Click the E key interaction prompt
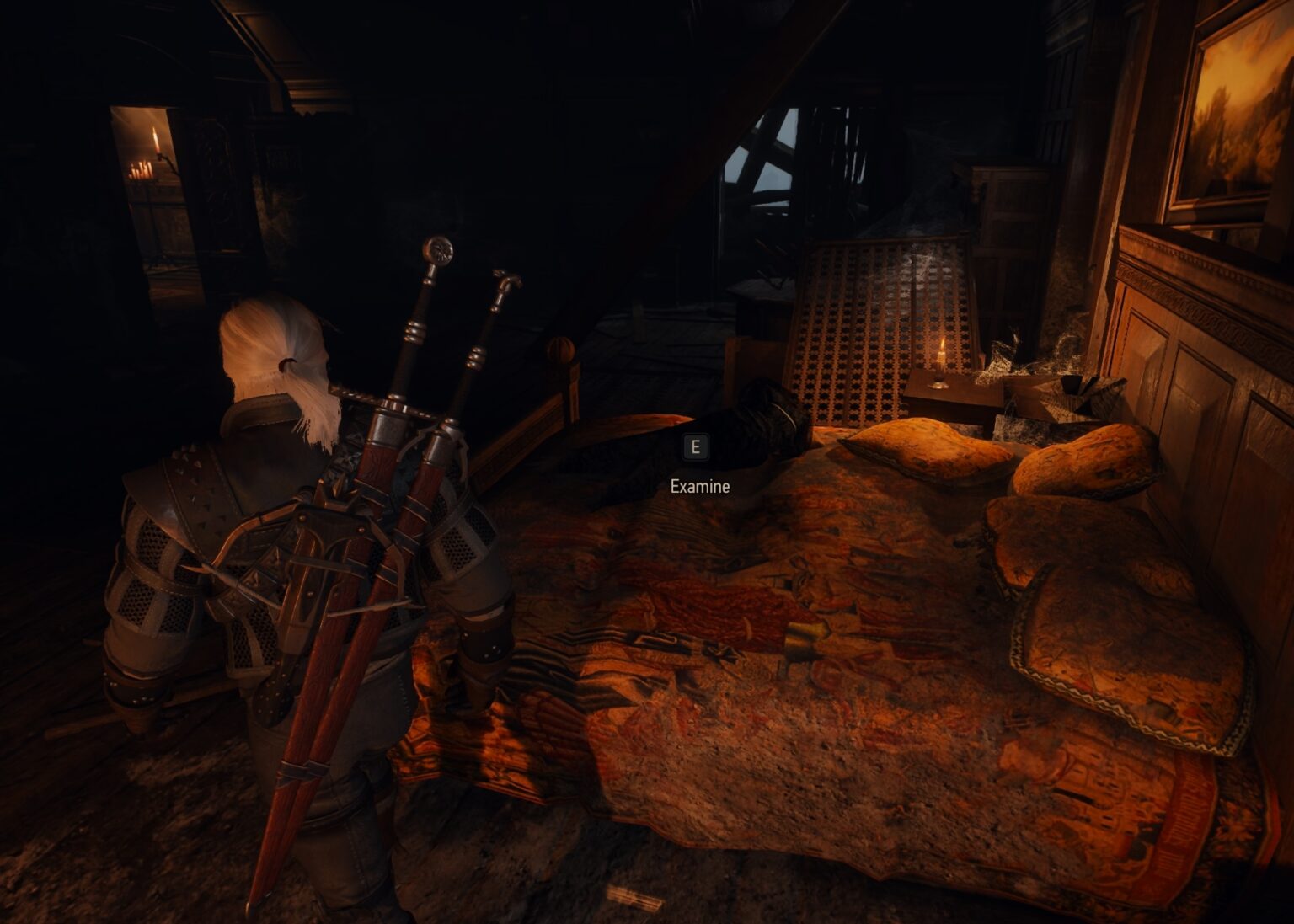This screenshot has width=1294, height=924. (x=696, y=447)
